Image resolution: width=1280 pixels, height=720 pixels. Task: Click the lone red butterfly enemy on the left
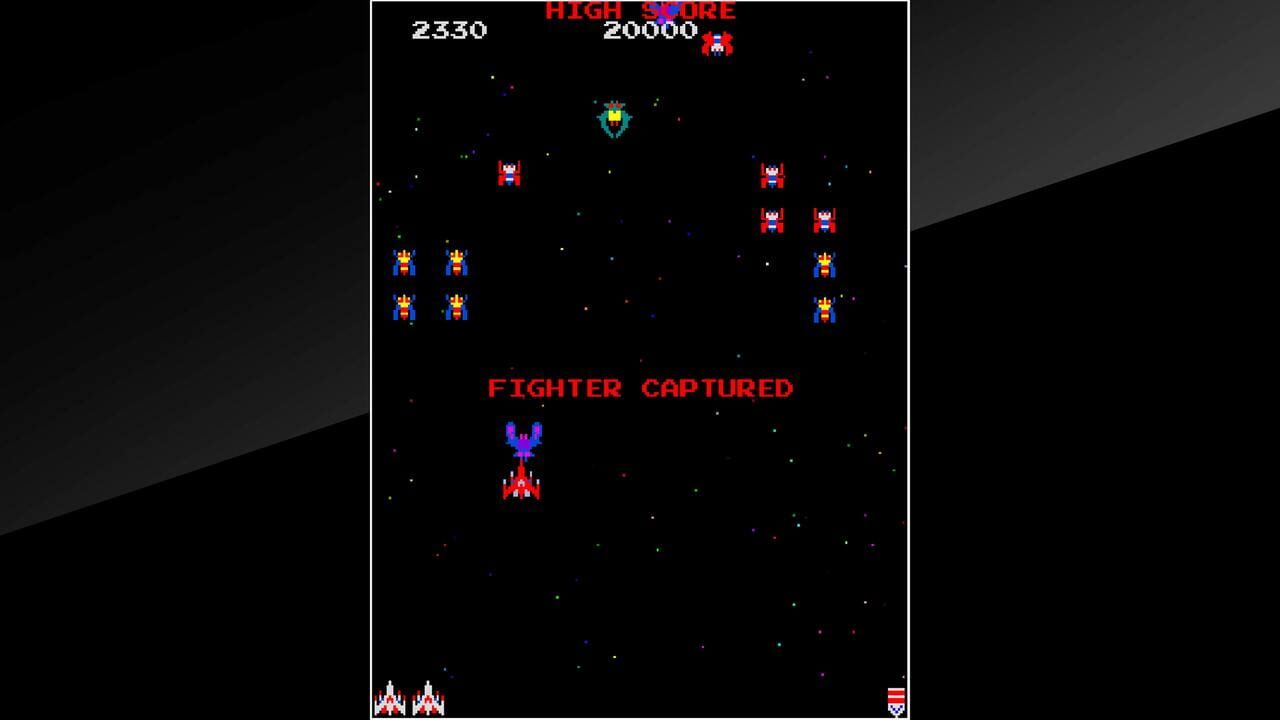(508, 174)
